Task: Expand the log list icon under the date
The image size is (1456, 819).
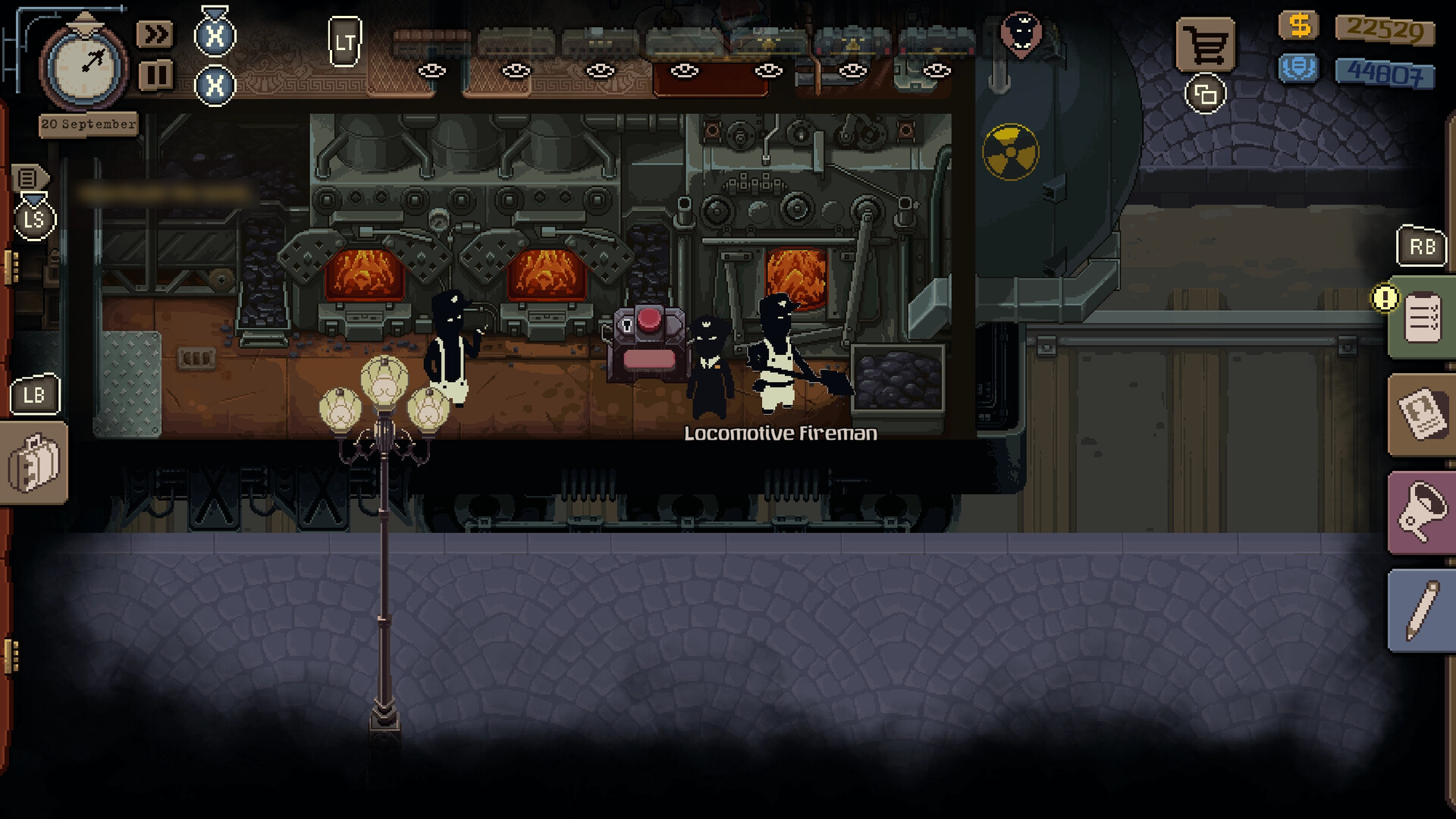Action: pos(28,178)
